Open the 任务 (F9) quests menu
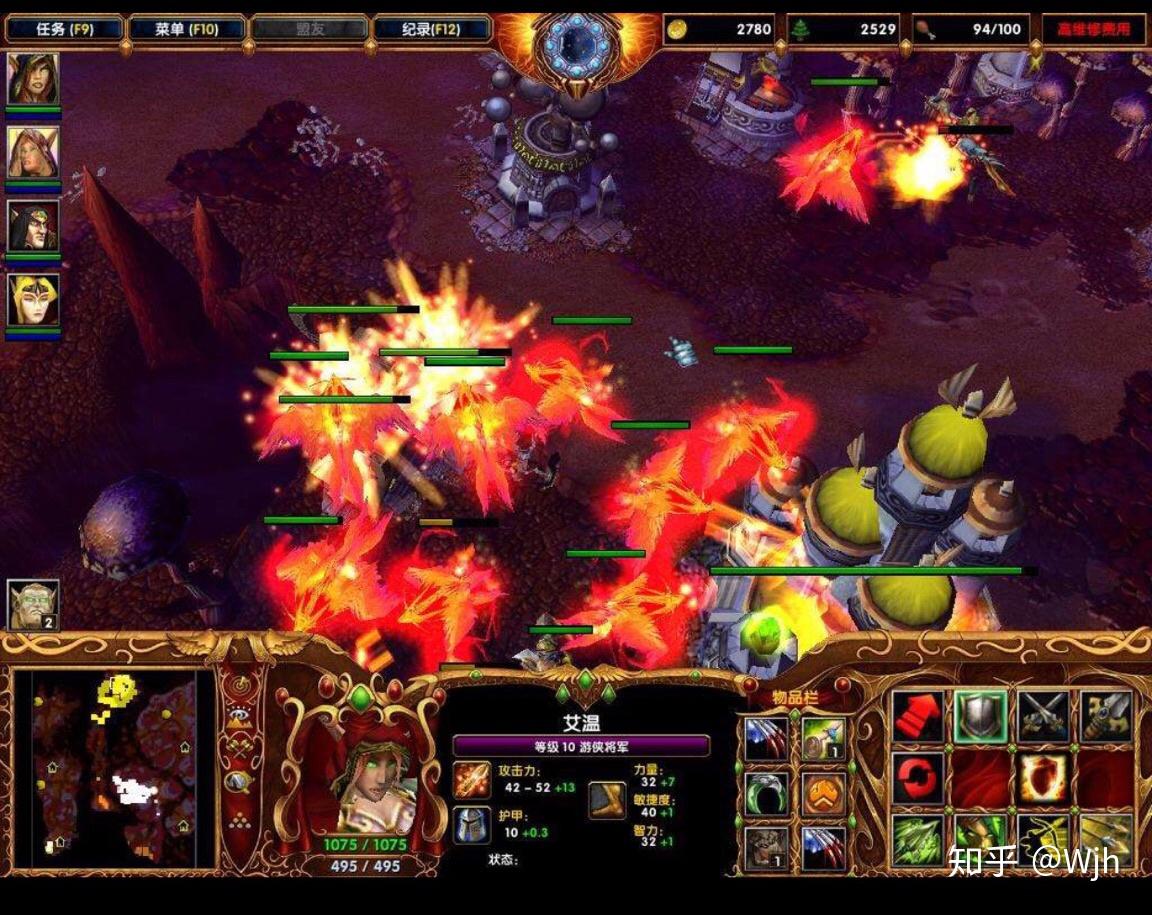Viewport: 1152px width, 915px height. point(65,29)
